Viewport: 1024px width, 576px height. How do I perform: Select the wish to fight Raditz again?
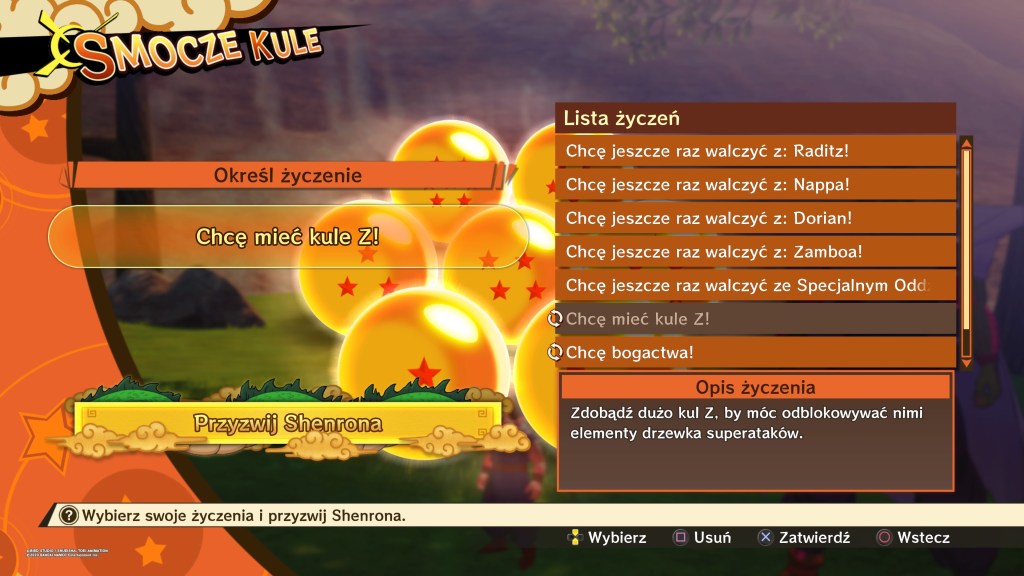[x=755, y=151]
